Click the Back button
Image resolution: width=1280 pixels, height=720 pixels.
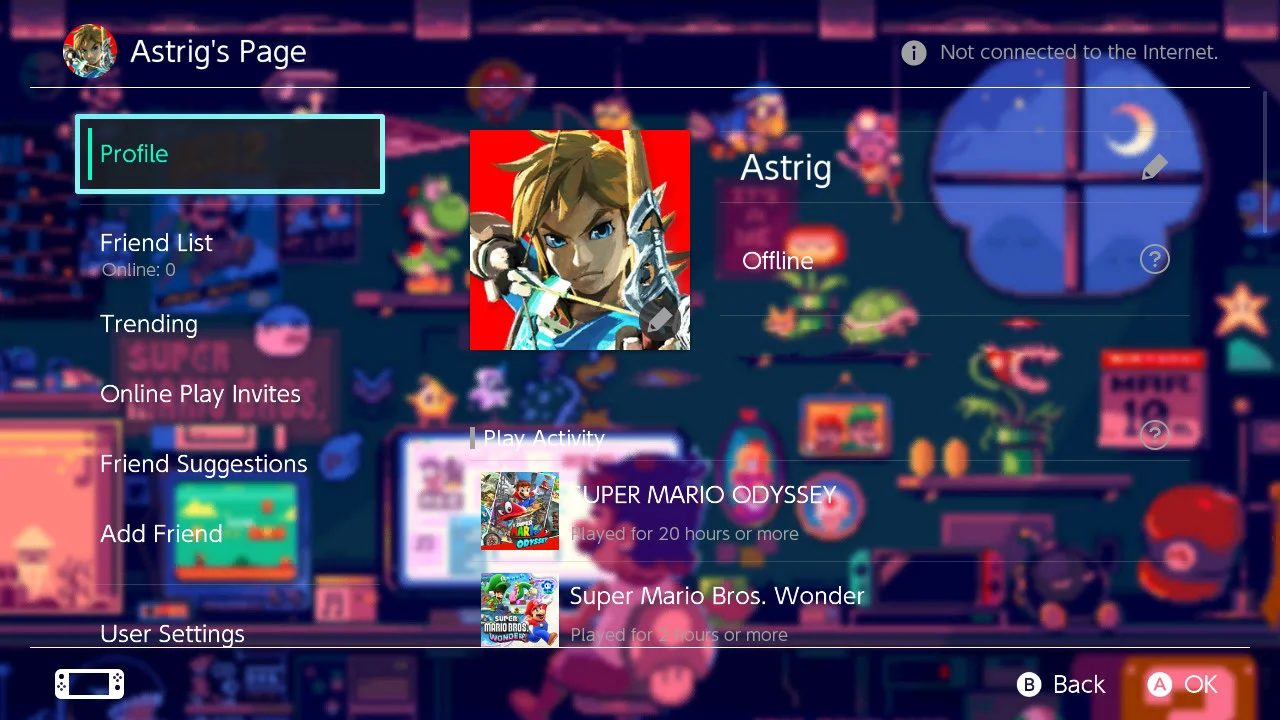tap(1061, 684)
